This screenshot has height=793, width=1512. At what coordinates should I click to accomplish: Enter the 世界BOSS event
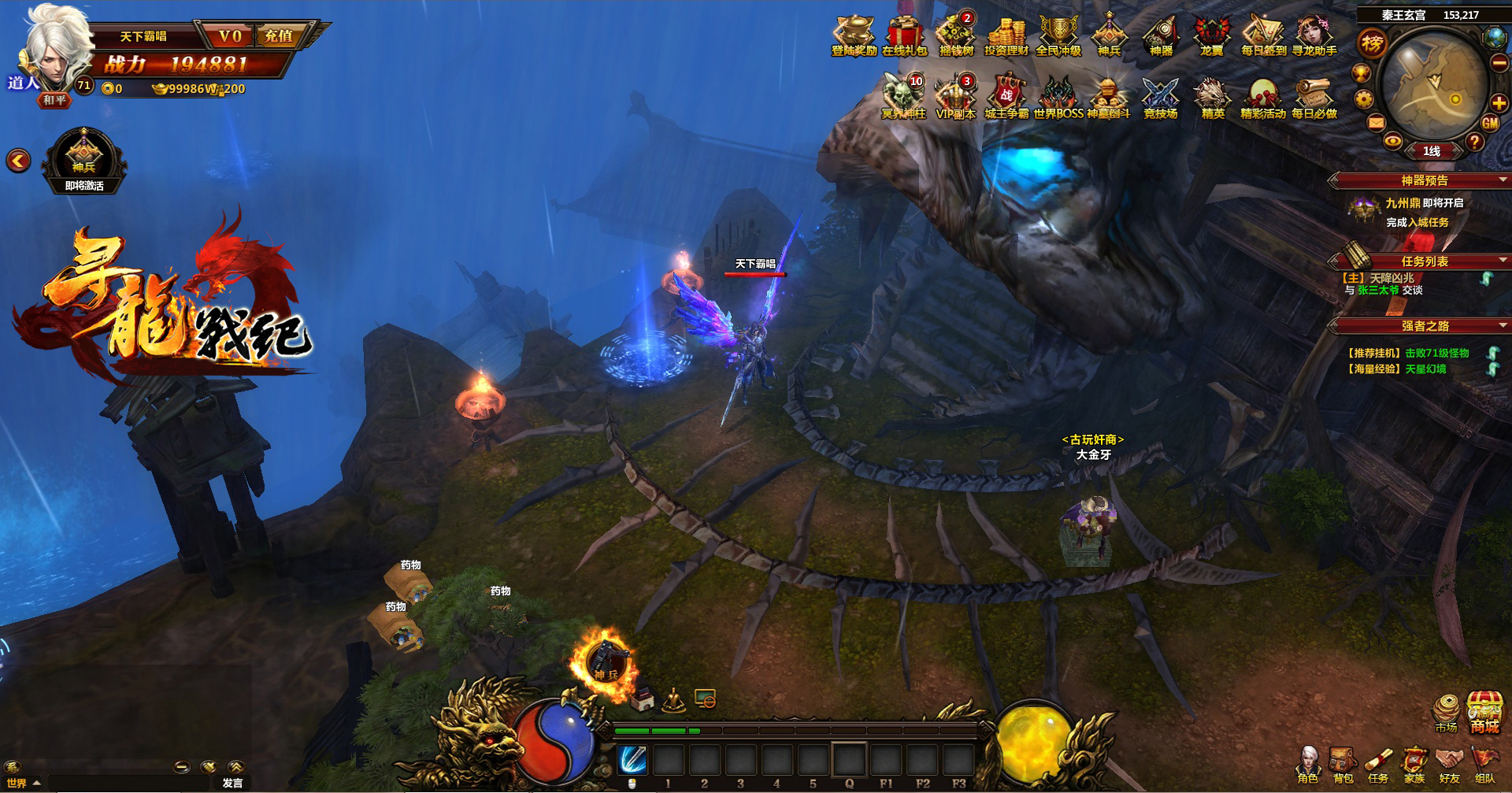(x=1058, y=98)
